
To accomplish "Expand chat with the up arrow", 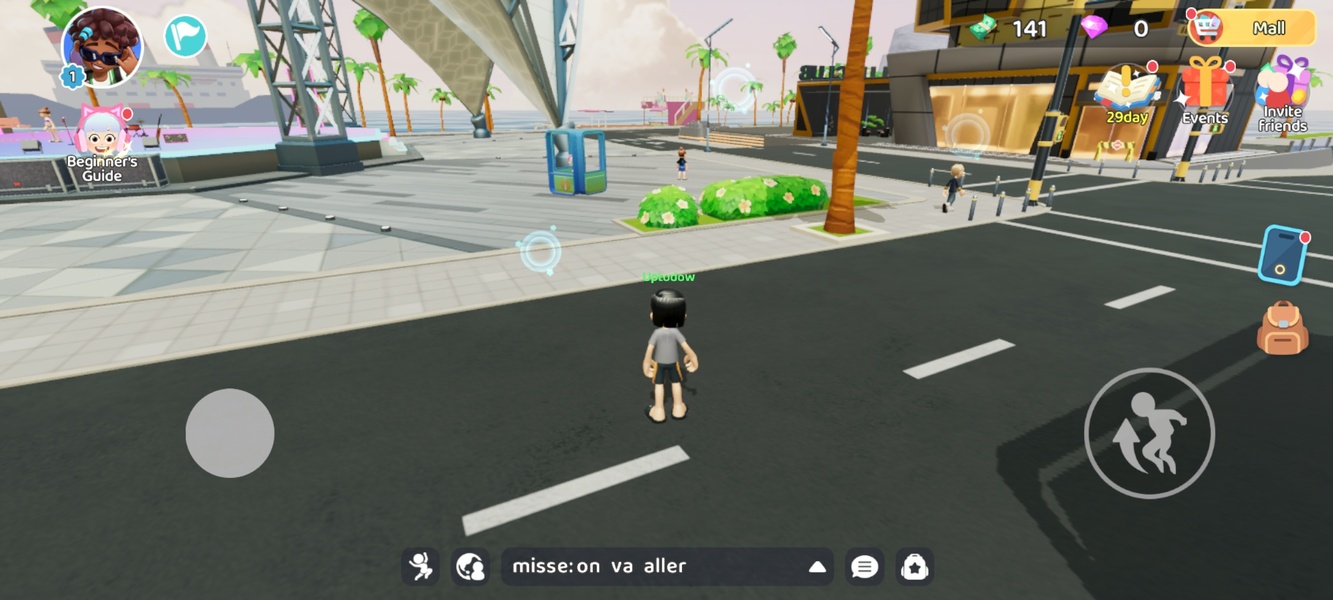I will tap(817, 567).
